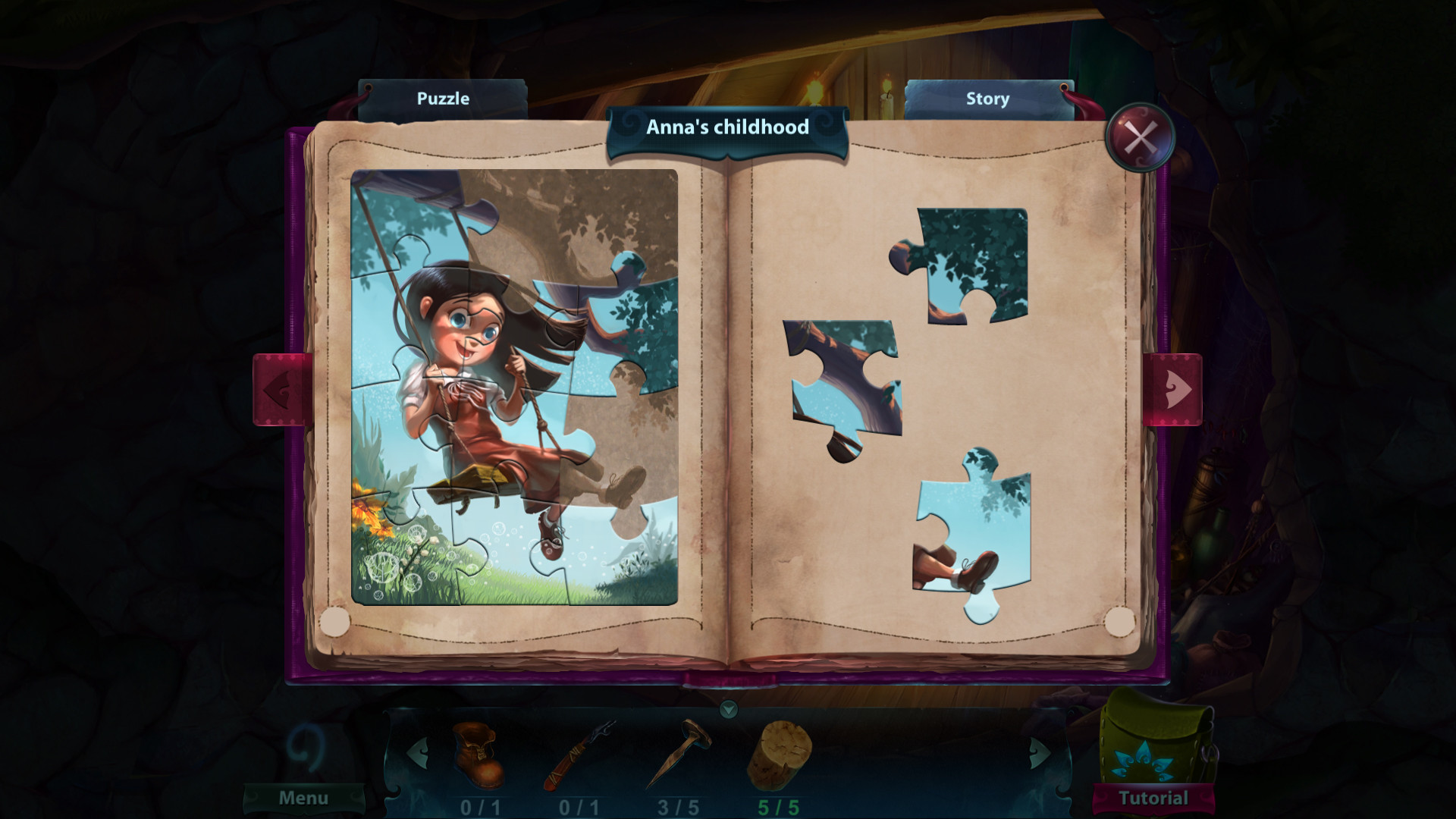
Task: Select the nail inventory item
Action: click(x=679, y=755)
